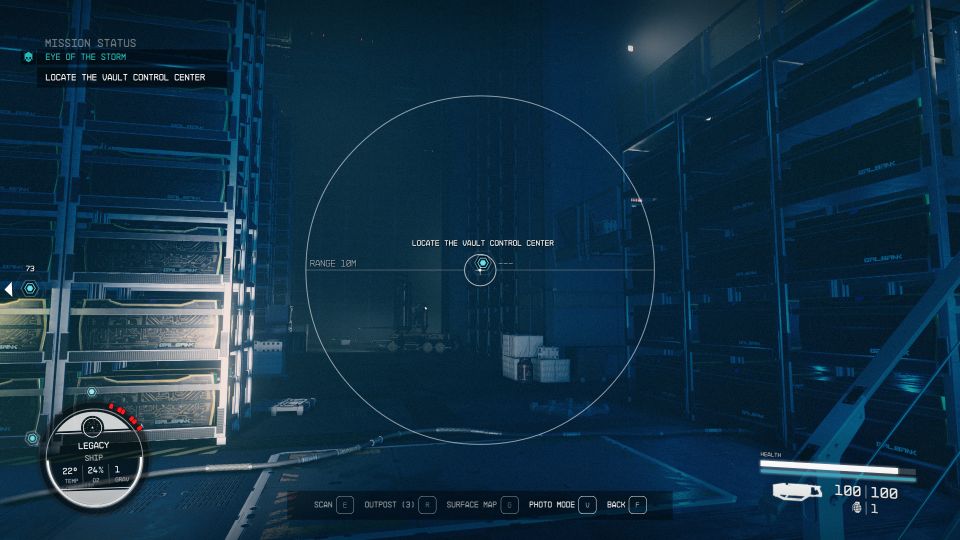Enter Photo Mode
Screen dimensions: 960x540
click(563, 505)
